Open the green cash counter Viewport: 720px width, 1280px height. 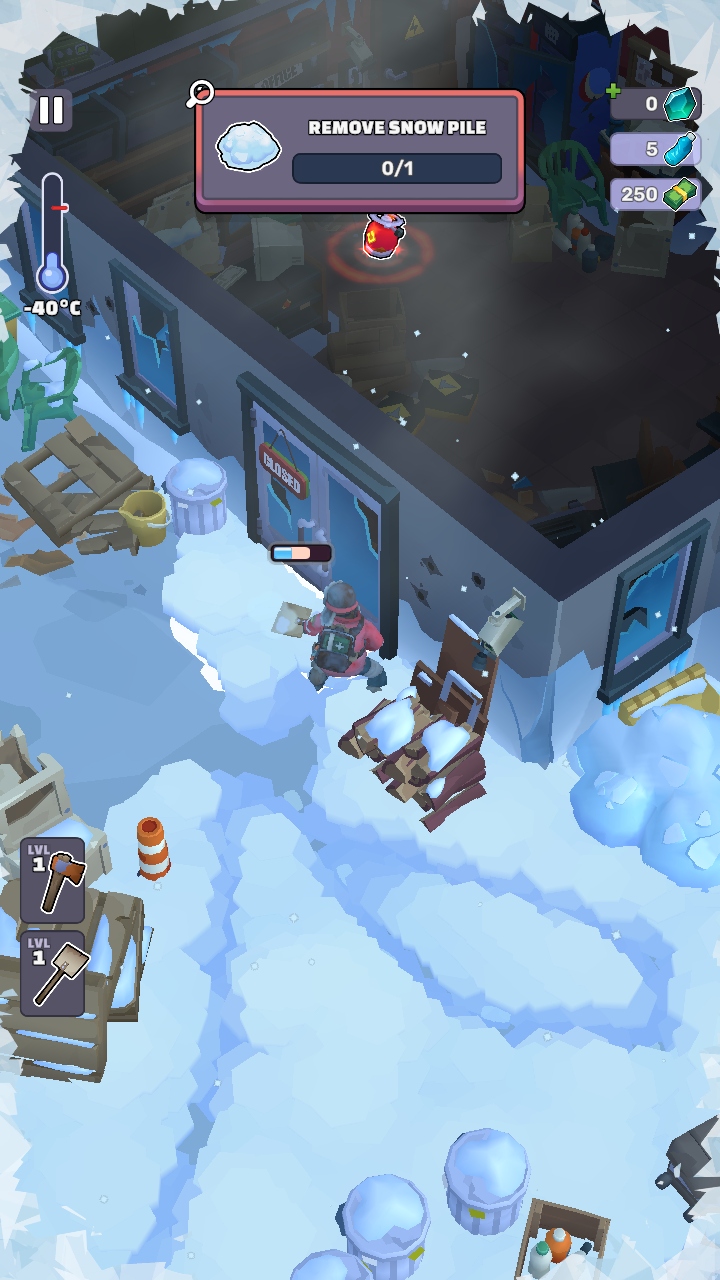(656, 194)
